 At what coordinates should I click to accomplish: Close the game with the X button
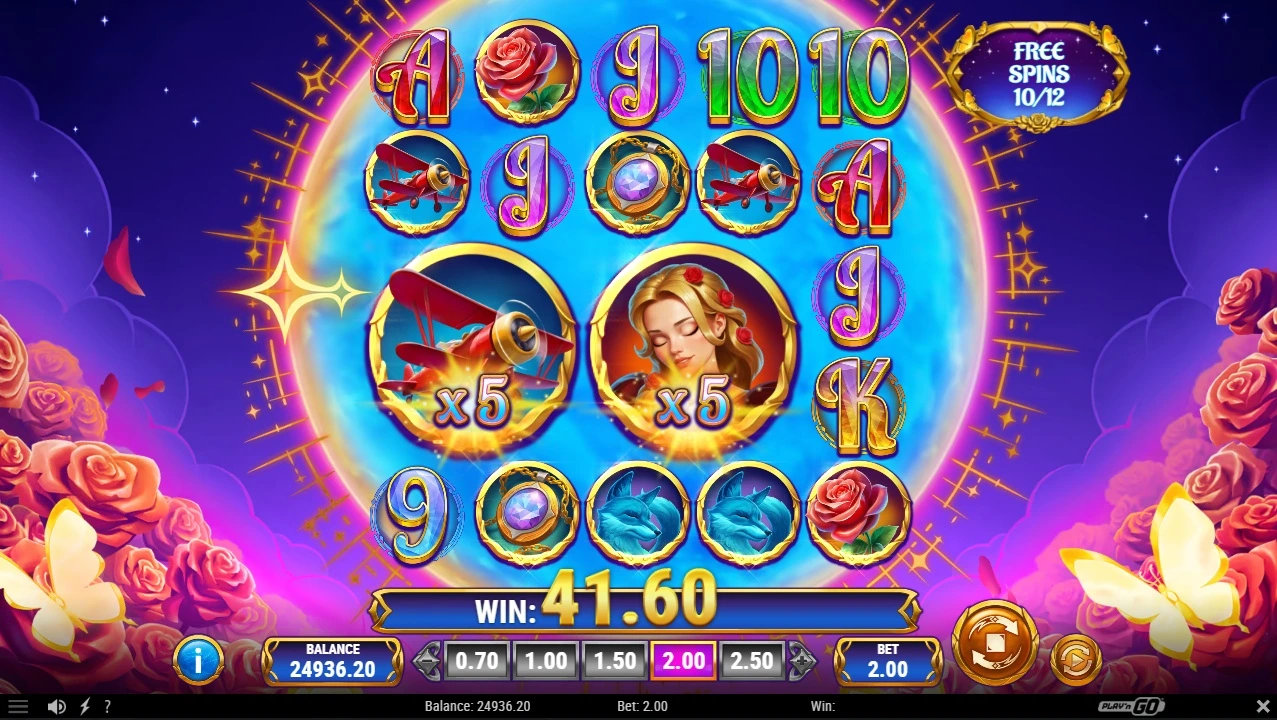point(1262,706)
